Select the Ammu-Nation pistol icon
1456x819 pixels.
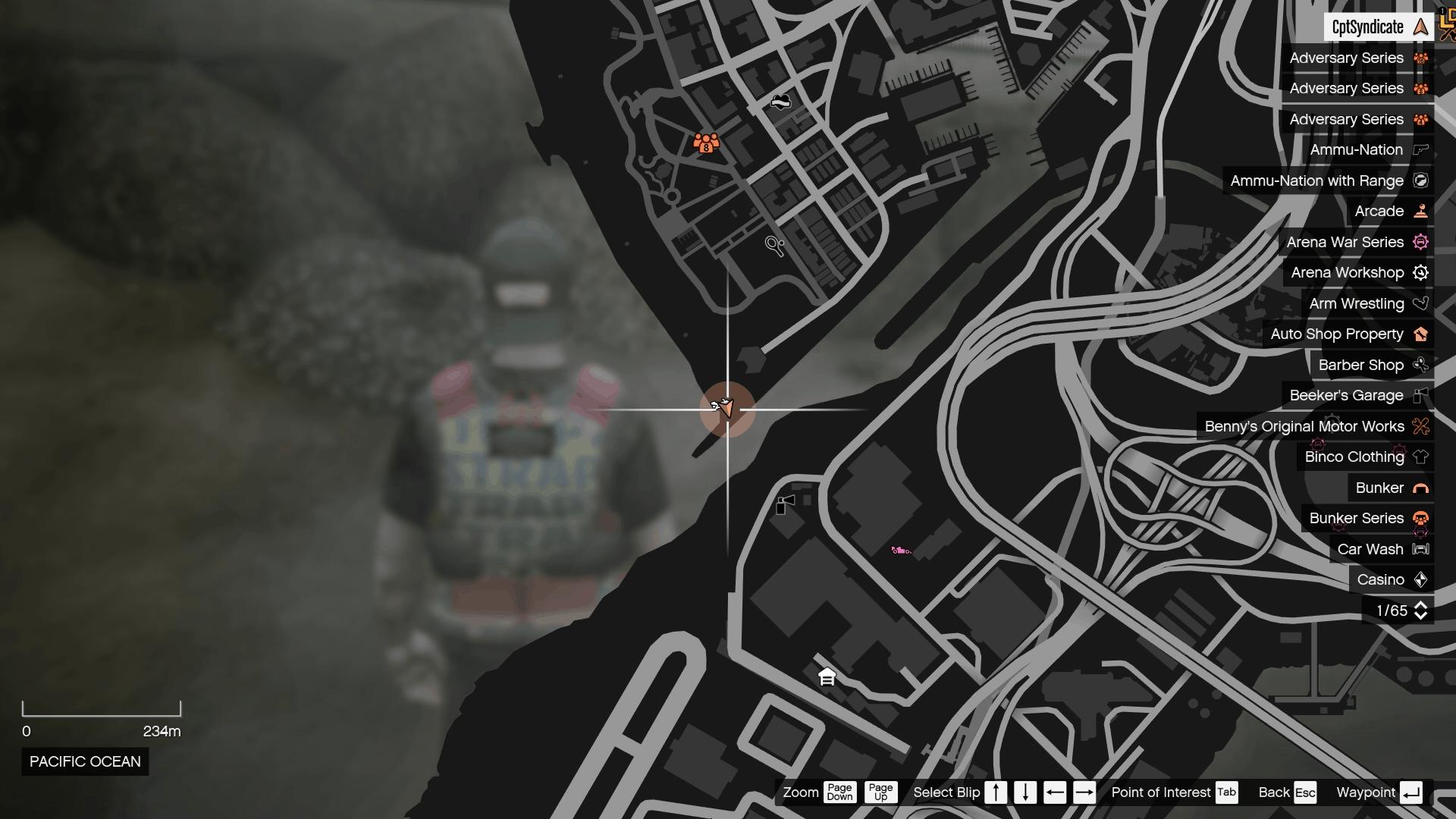click(x=1422, y=149)
